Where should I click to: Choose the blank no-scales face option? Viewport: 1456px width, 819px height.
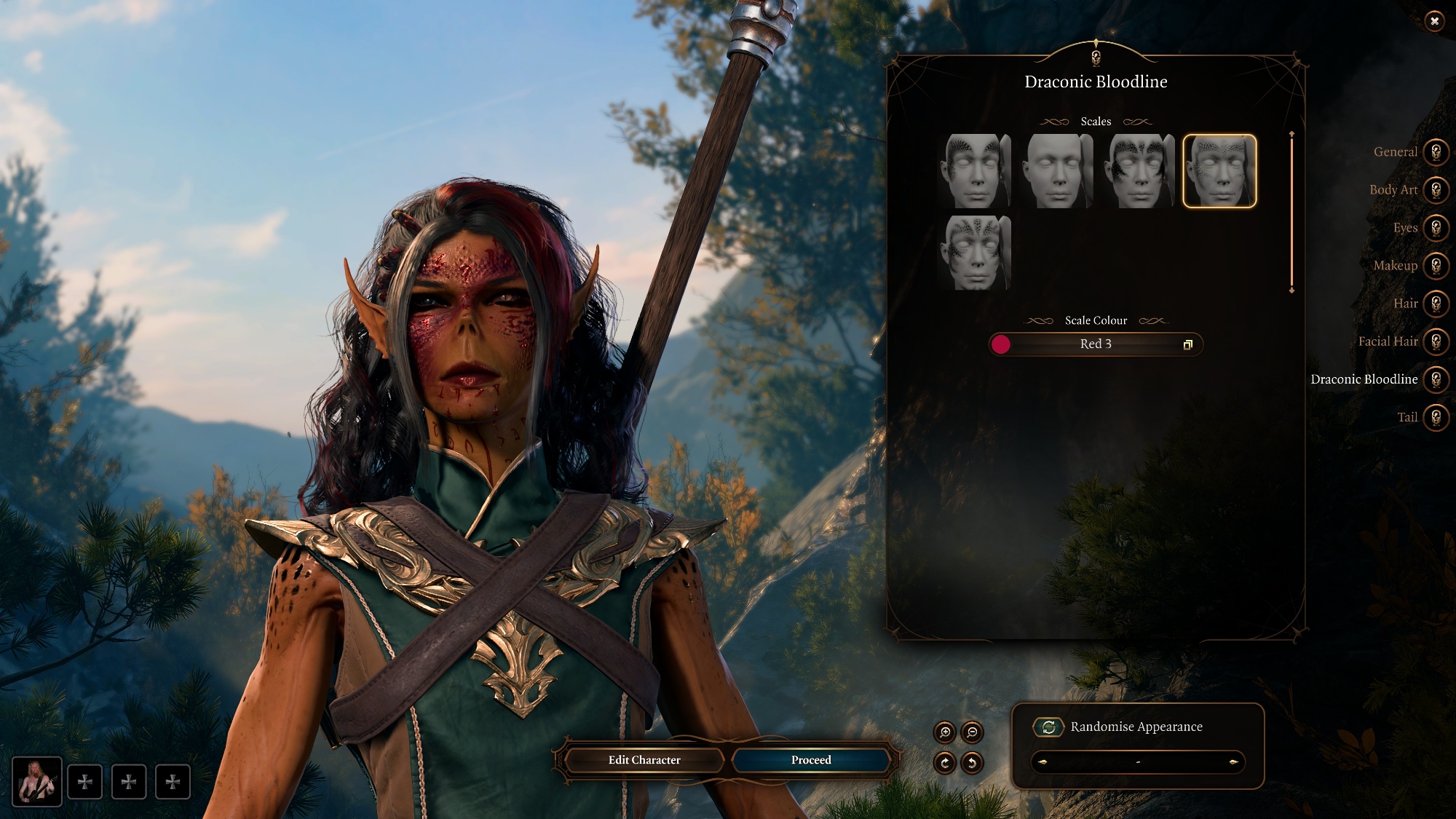pos(1056,171)
